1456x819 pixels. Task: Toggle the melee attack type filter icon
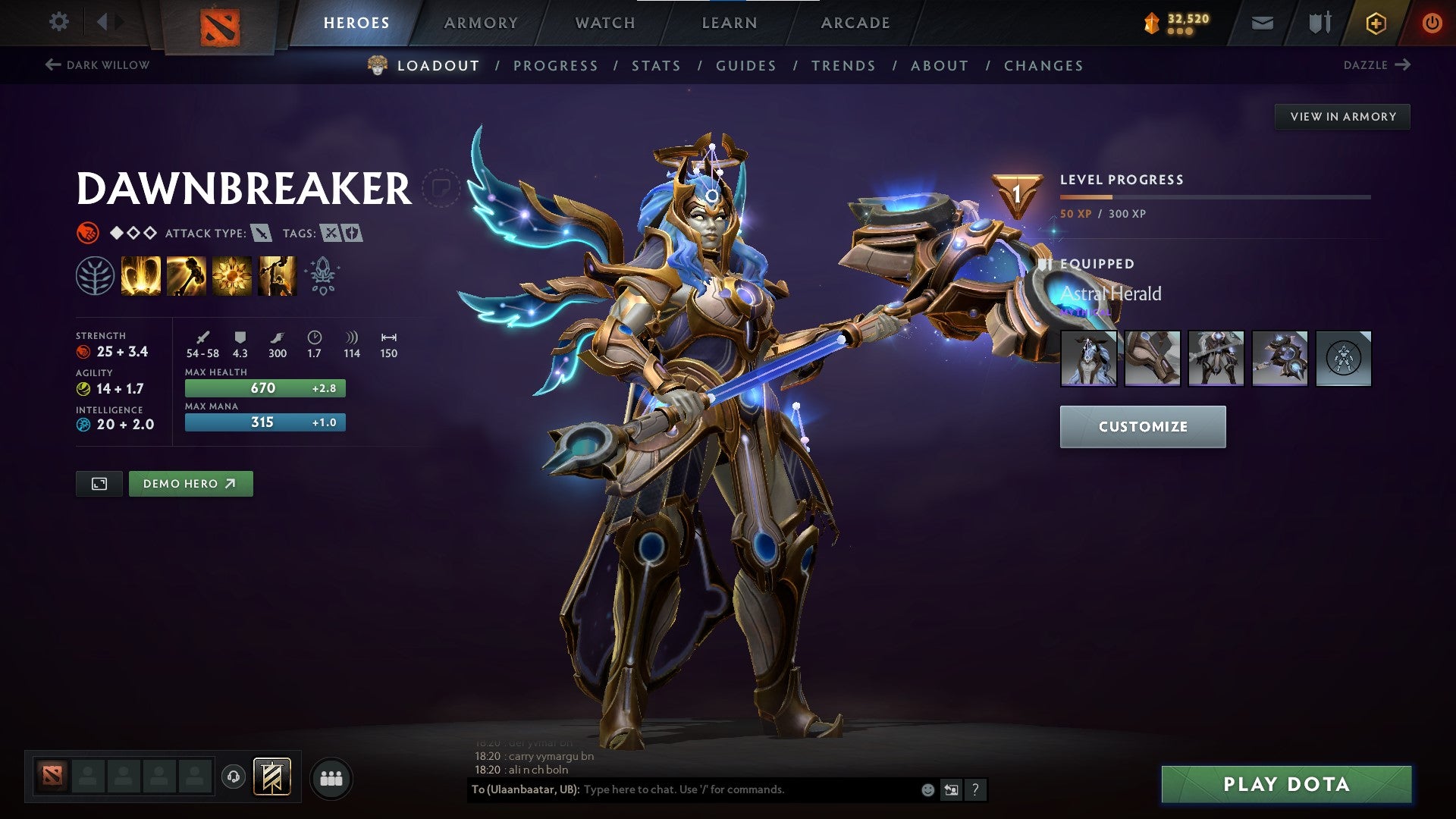pyautogui.click(x=260, y=234)
